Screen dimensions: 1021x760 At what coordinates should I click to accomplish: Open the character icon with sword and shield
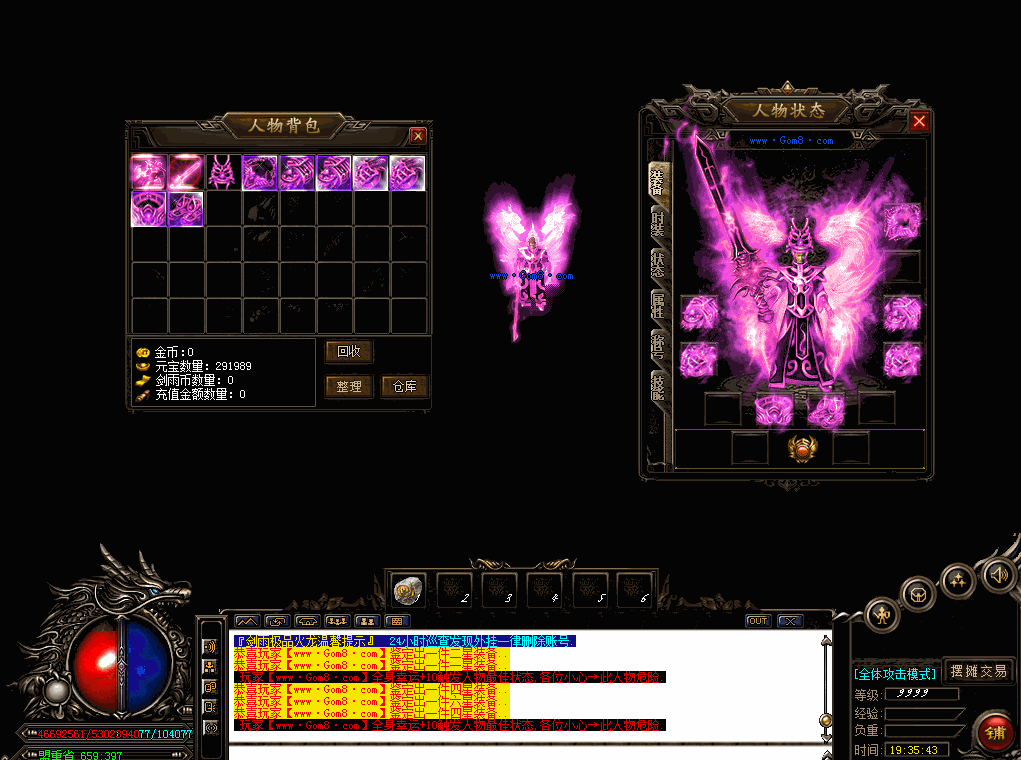click(x=882, y=613)
